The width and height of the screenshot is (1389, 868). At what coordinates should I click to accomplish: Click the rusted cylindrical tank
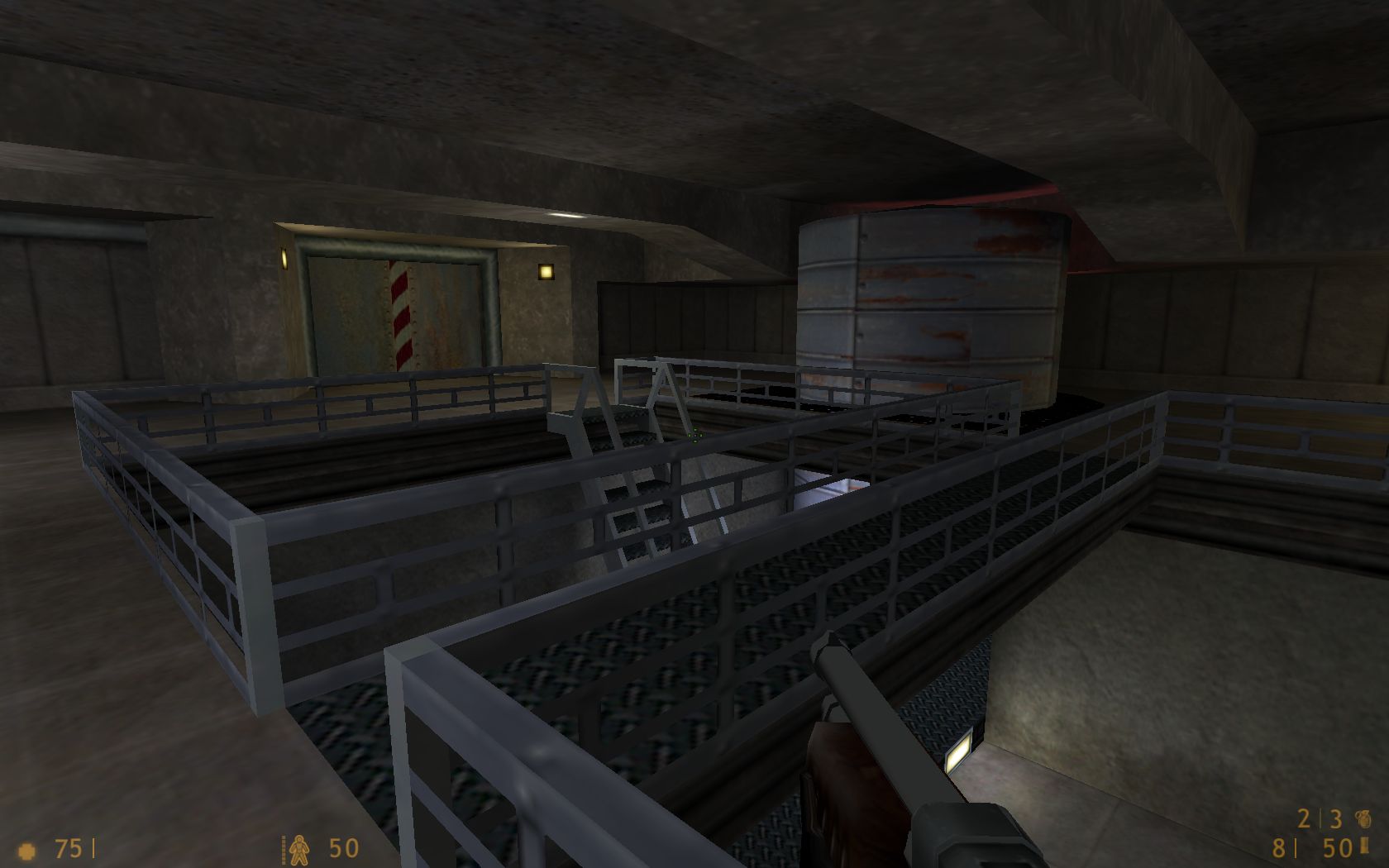coord(926,293)
